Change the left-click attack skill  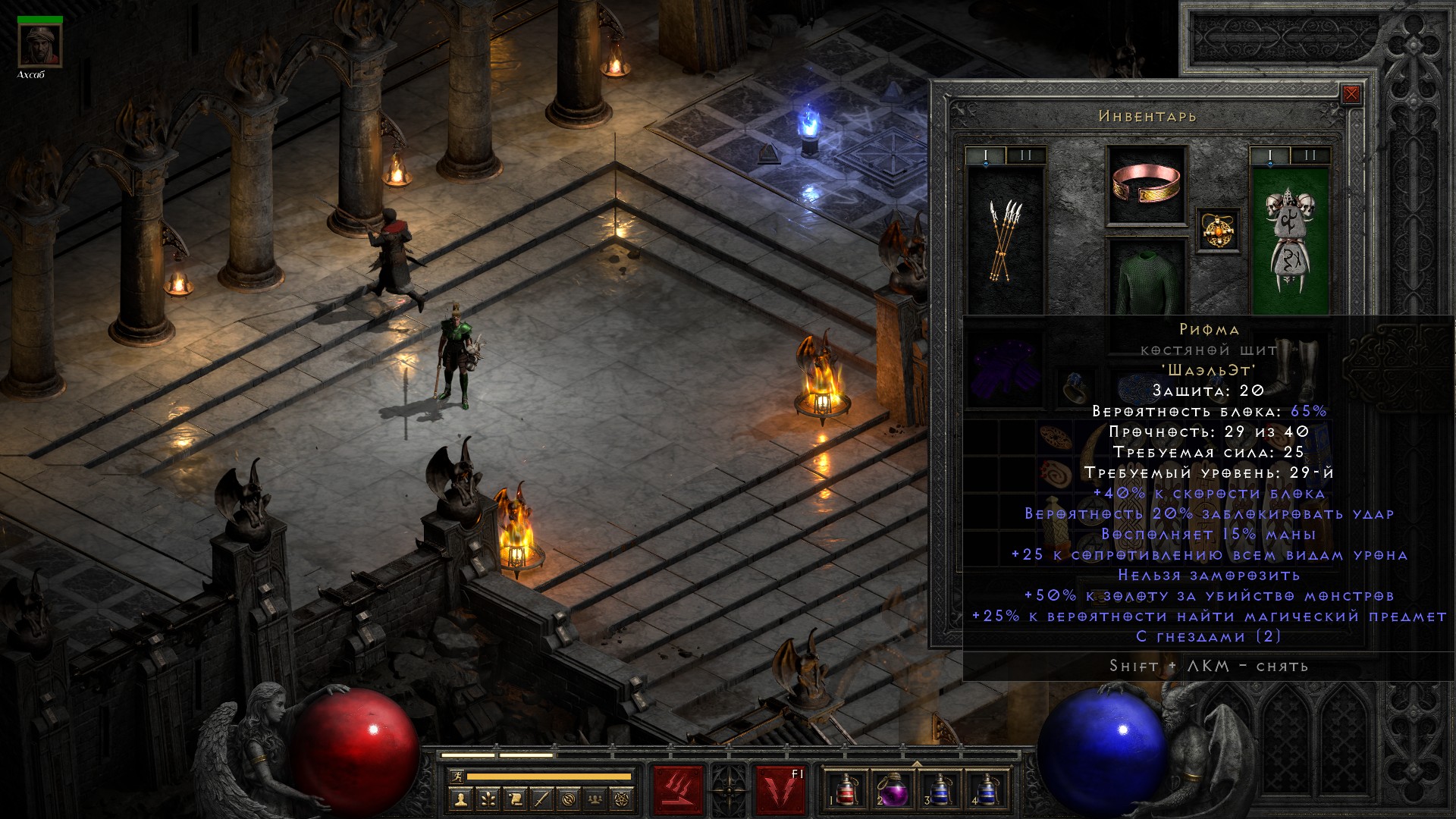(x=678, y=790)
